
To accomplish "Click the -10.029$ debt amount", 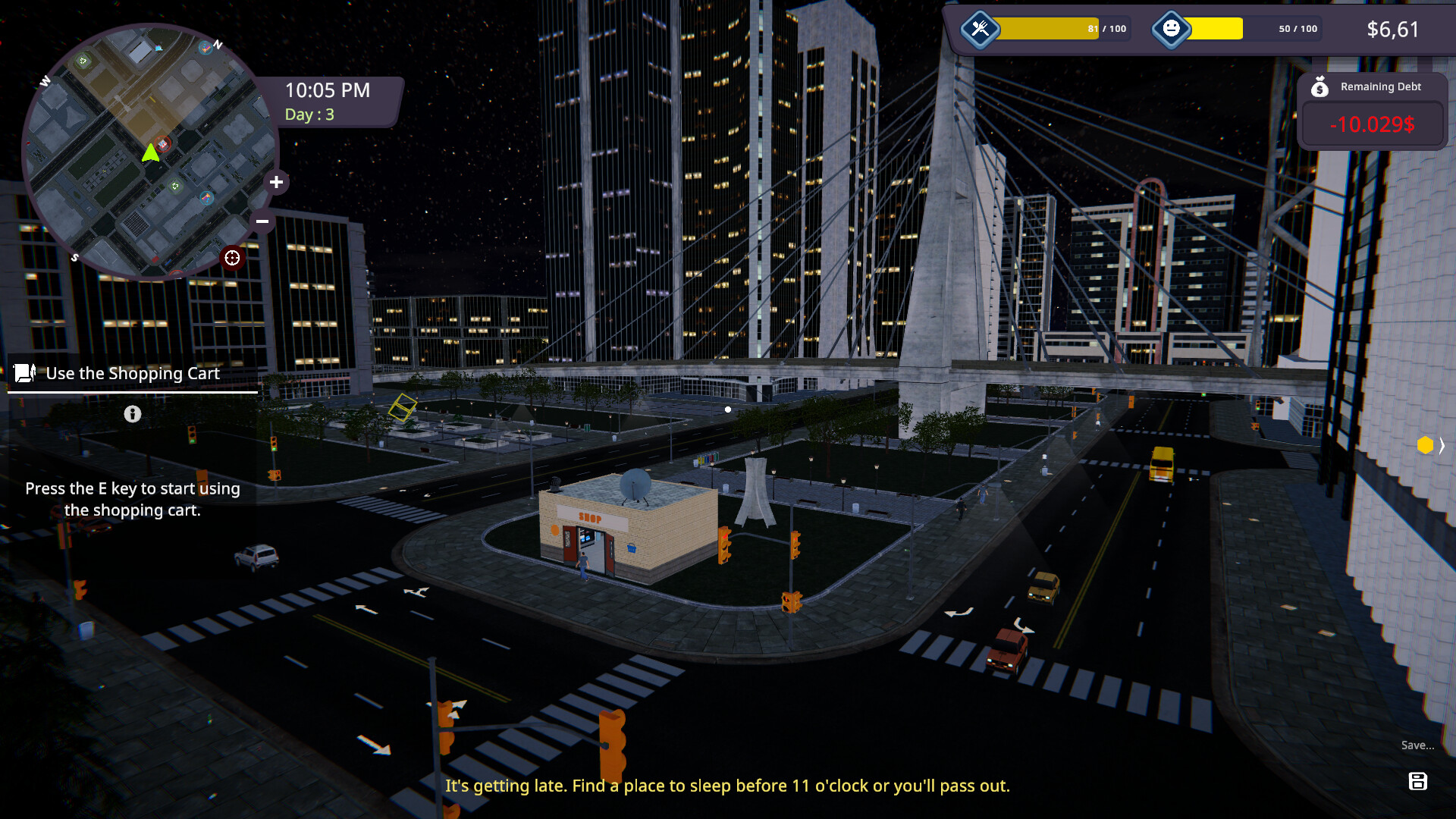I will click(1373, 126).
